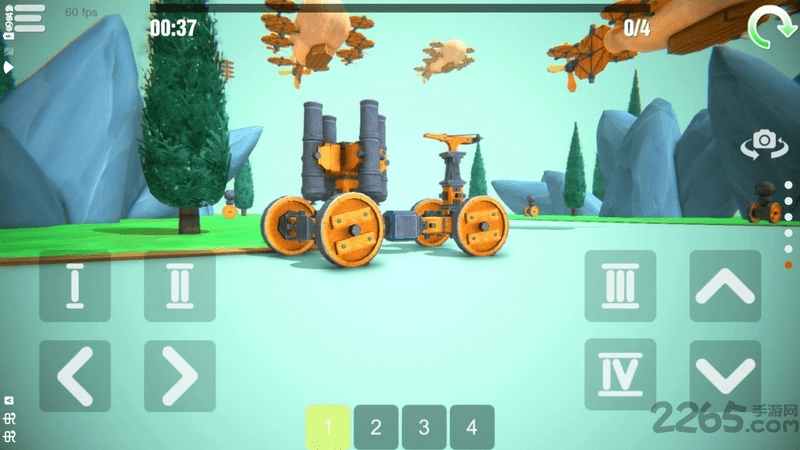Tap the down chevron button
Viewport: 800px width, 450px height.
click(725, 376)
